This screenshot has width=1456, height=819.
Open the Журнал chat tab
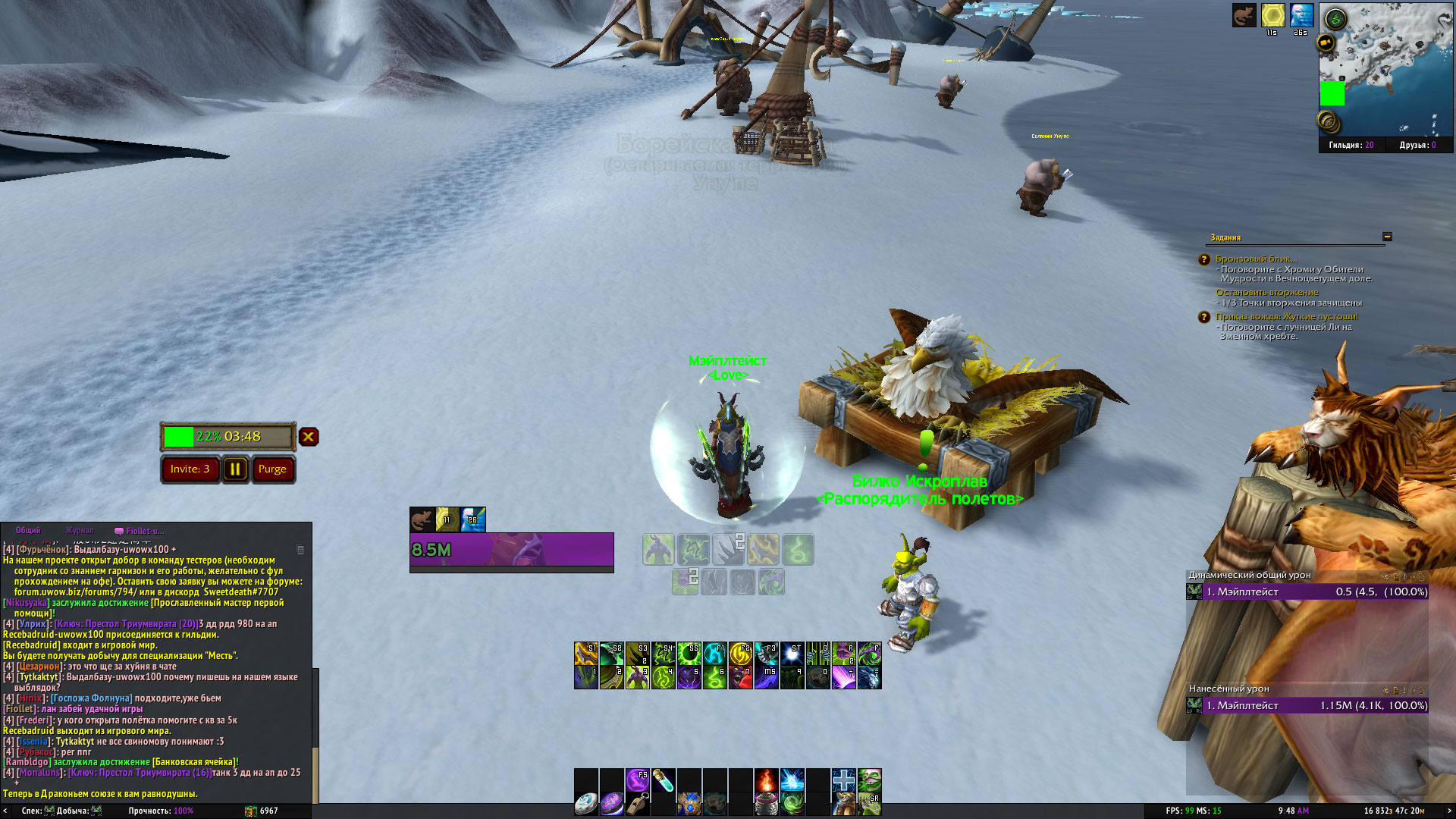[80, 531]
